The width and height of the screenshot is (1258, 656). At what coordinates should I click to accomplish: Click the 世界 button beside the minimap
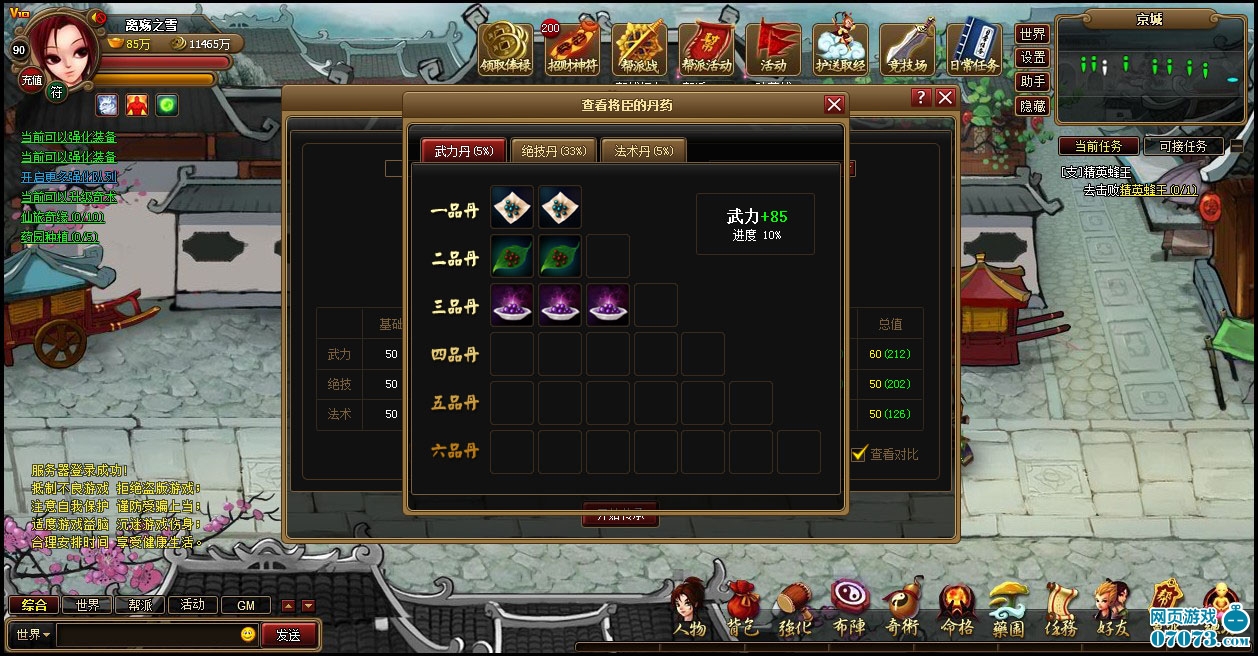[1033, 34]
